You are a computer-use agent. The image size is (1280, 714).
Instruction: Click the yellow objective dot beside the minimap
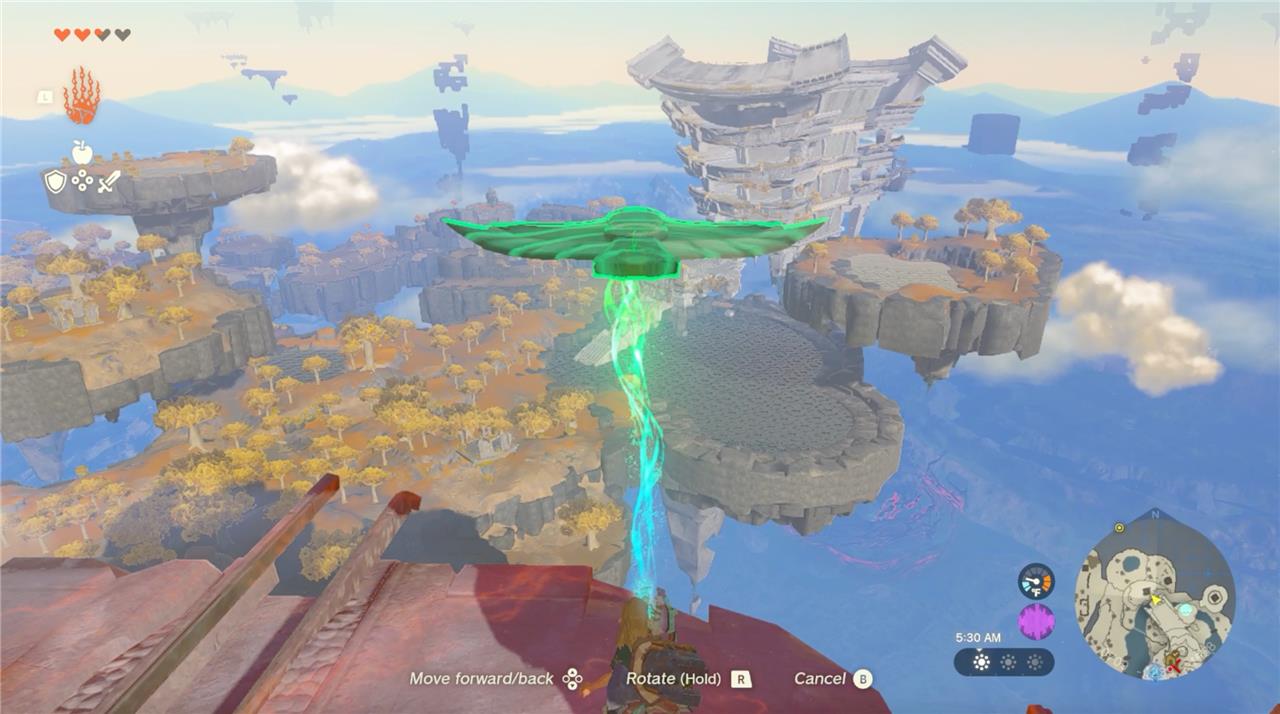coord(1119,527)
